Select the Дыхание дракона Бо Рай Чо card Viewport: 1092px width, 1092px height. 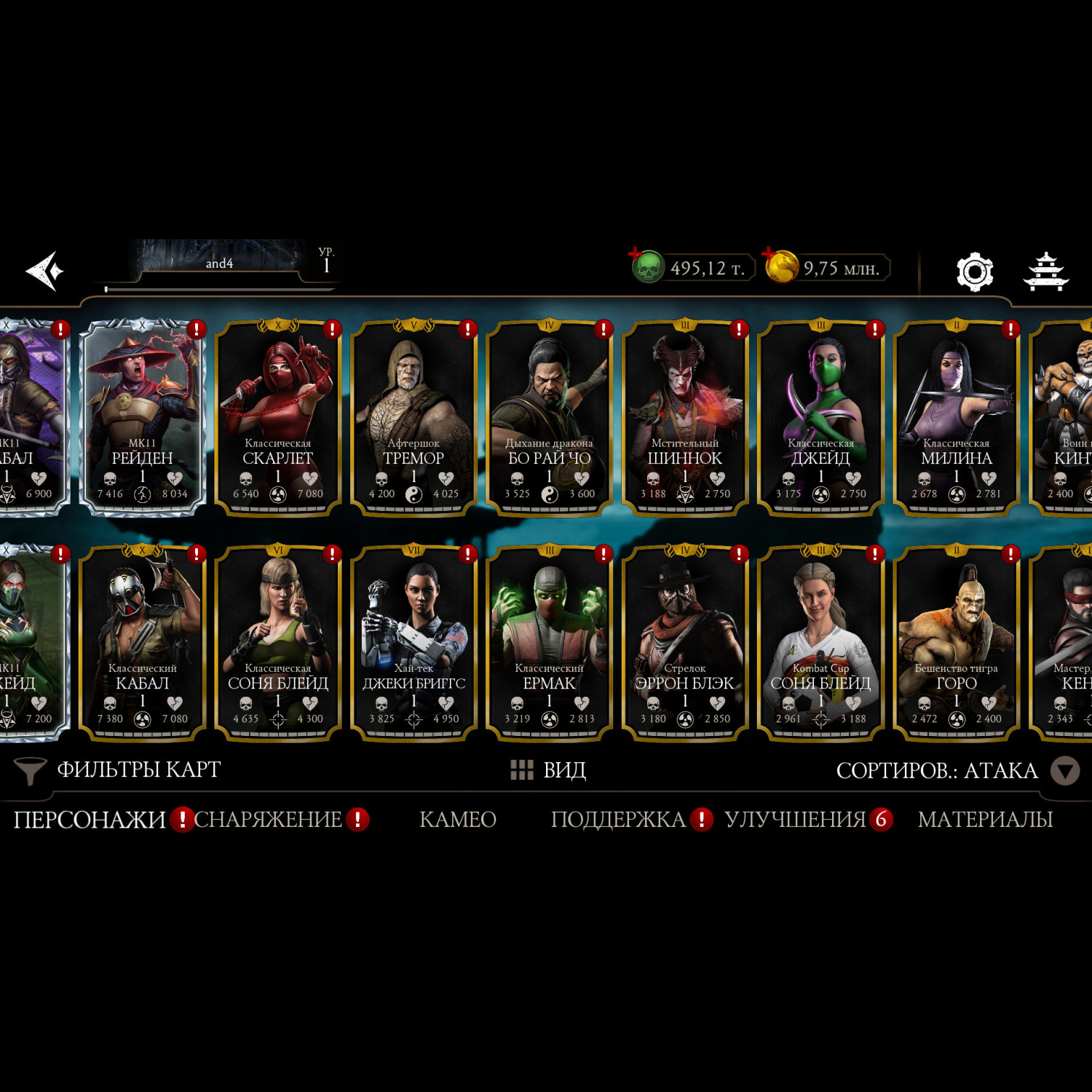(549, 417)
